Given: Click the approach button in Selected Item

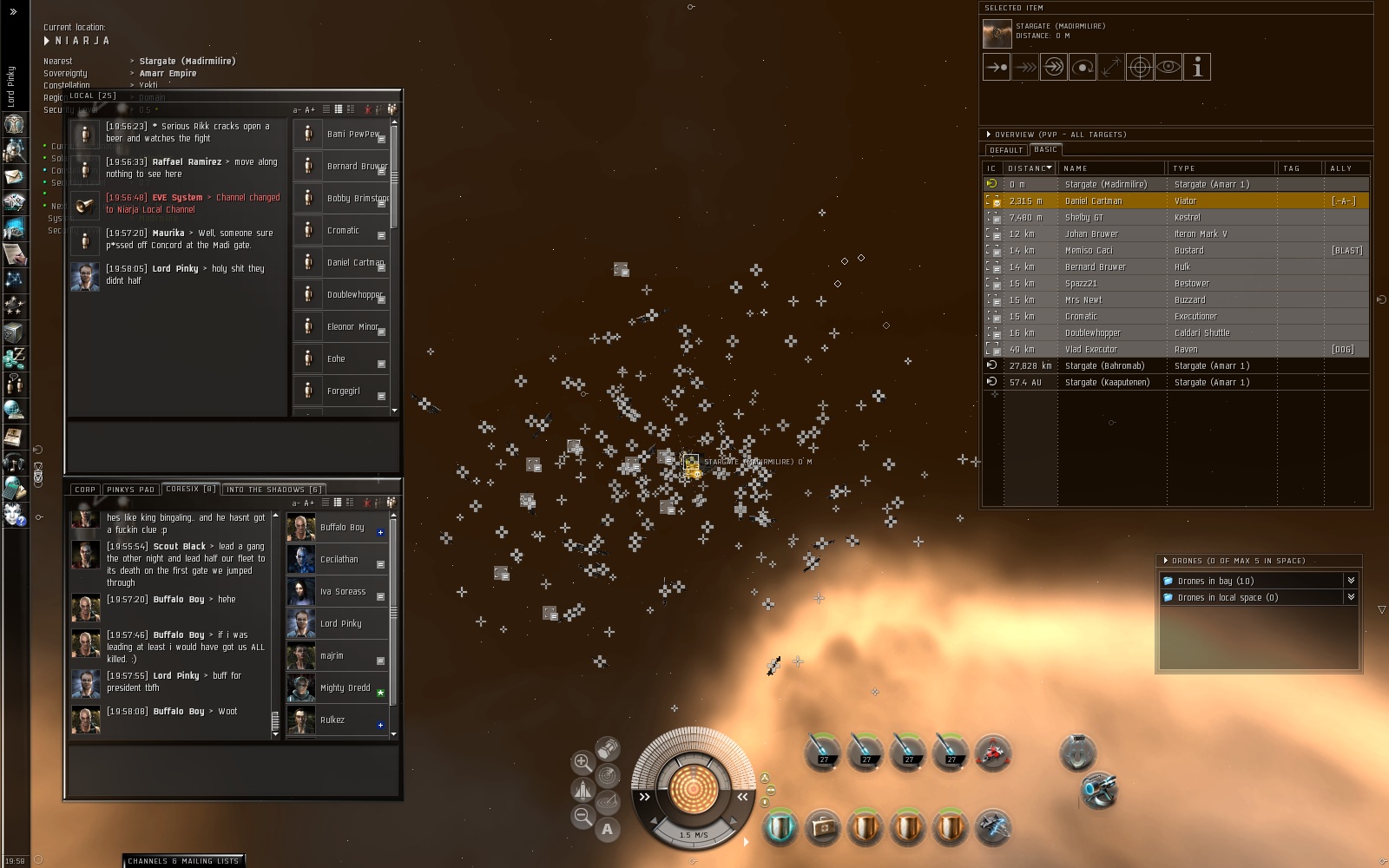Looking at the screenshot, I should coord(997,67).
